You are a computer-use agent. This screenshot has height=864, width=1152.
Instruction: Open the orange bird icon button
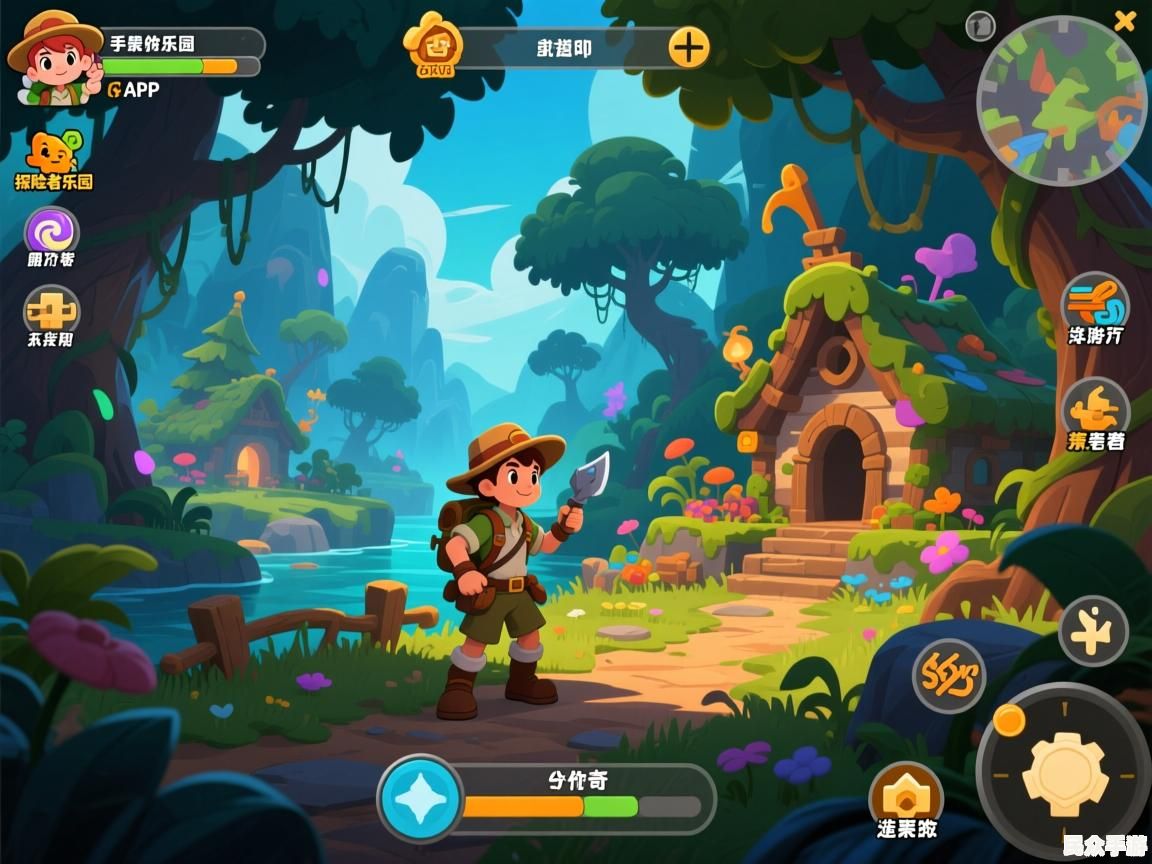[x=1095, y=408]
